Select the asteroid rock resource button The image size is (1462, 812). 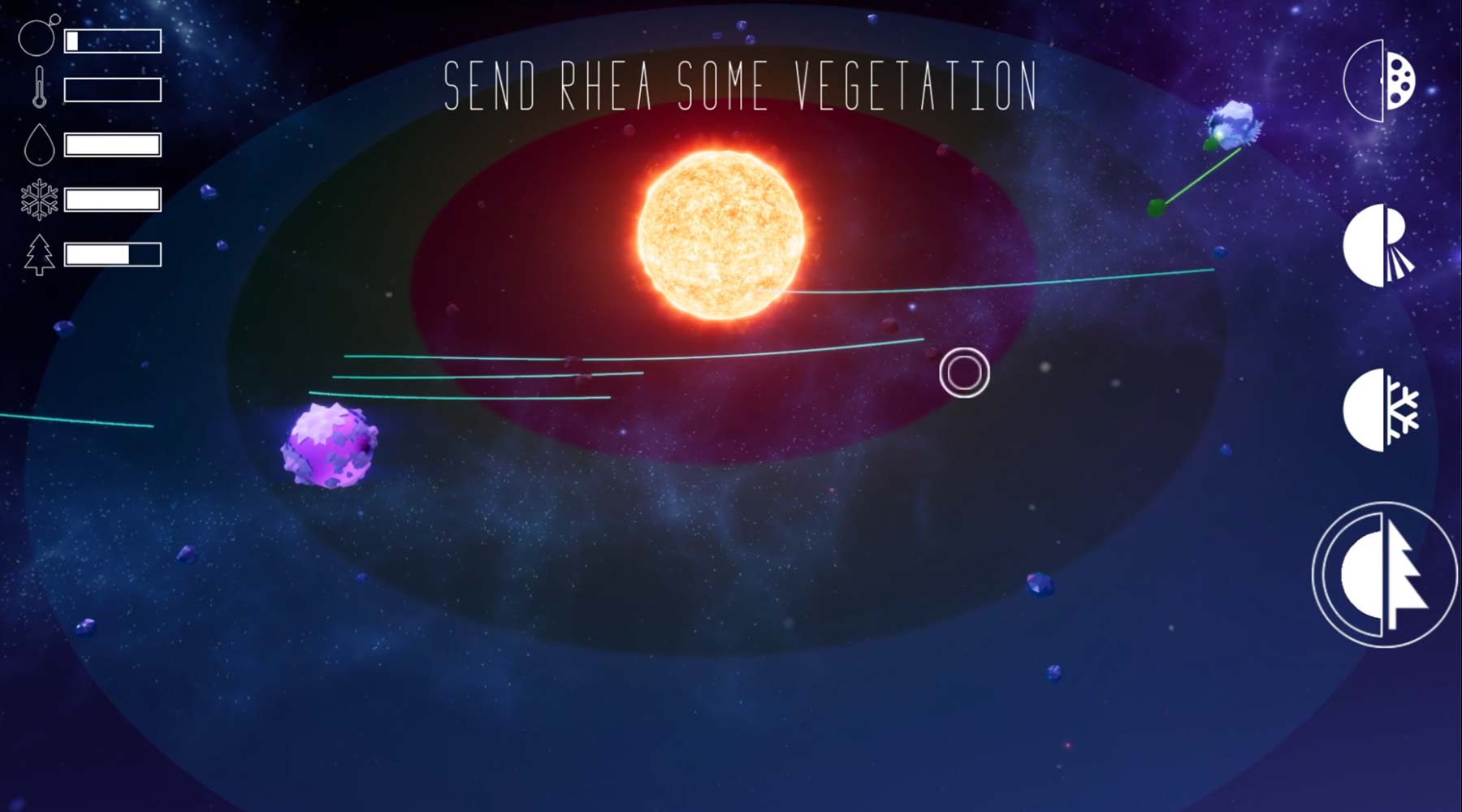(1381, 81)
